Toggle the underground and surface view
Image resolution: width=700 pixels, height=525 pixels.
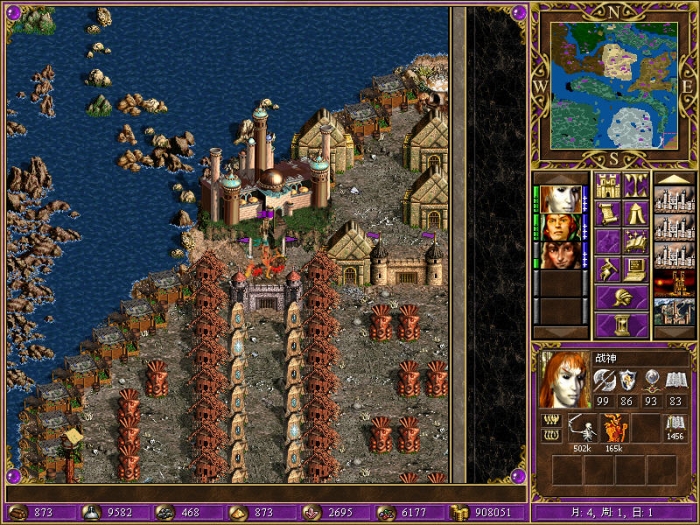click(x=636, y=186)
